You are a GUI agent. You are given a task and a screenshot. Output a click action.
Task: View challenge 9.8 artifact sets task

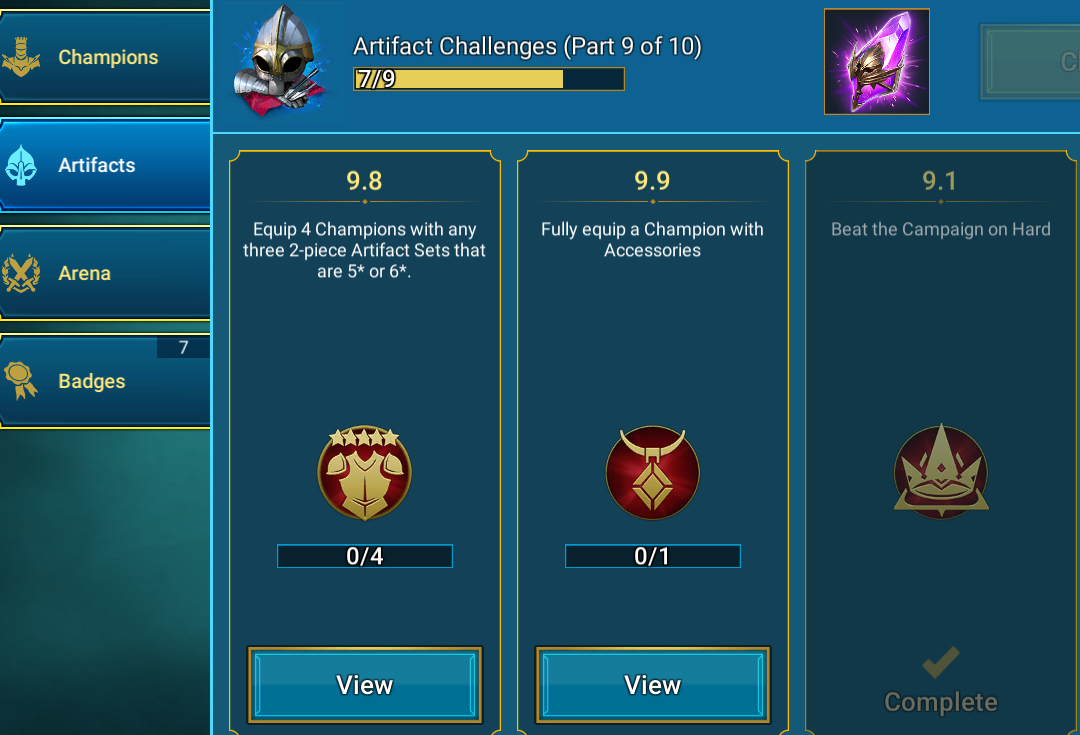[365, 685]
